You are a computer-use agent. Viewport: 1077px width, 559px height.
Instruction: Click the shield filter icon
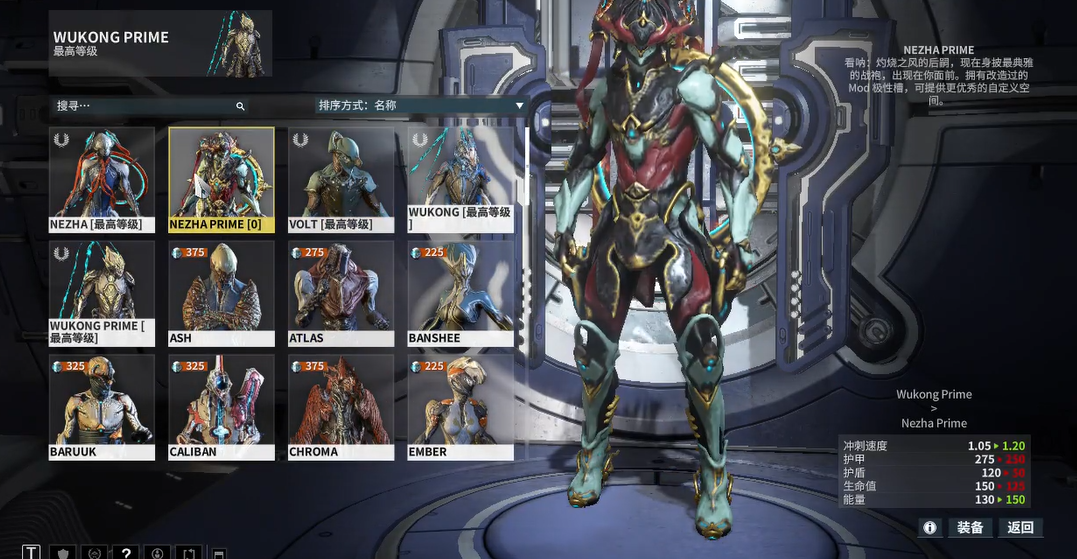coord(63,553)
